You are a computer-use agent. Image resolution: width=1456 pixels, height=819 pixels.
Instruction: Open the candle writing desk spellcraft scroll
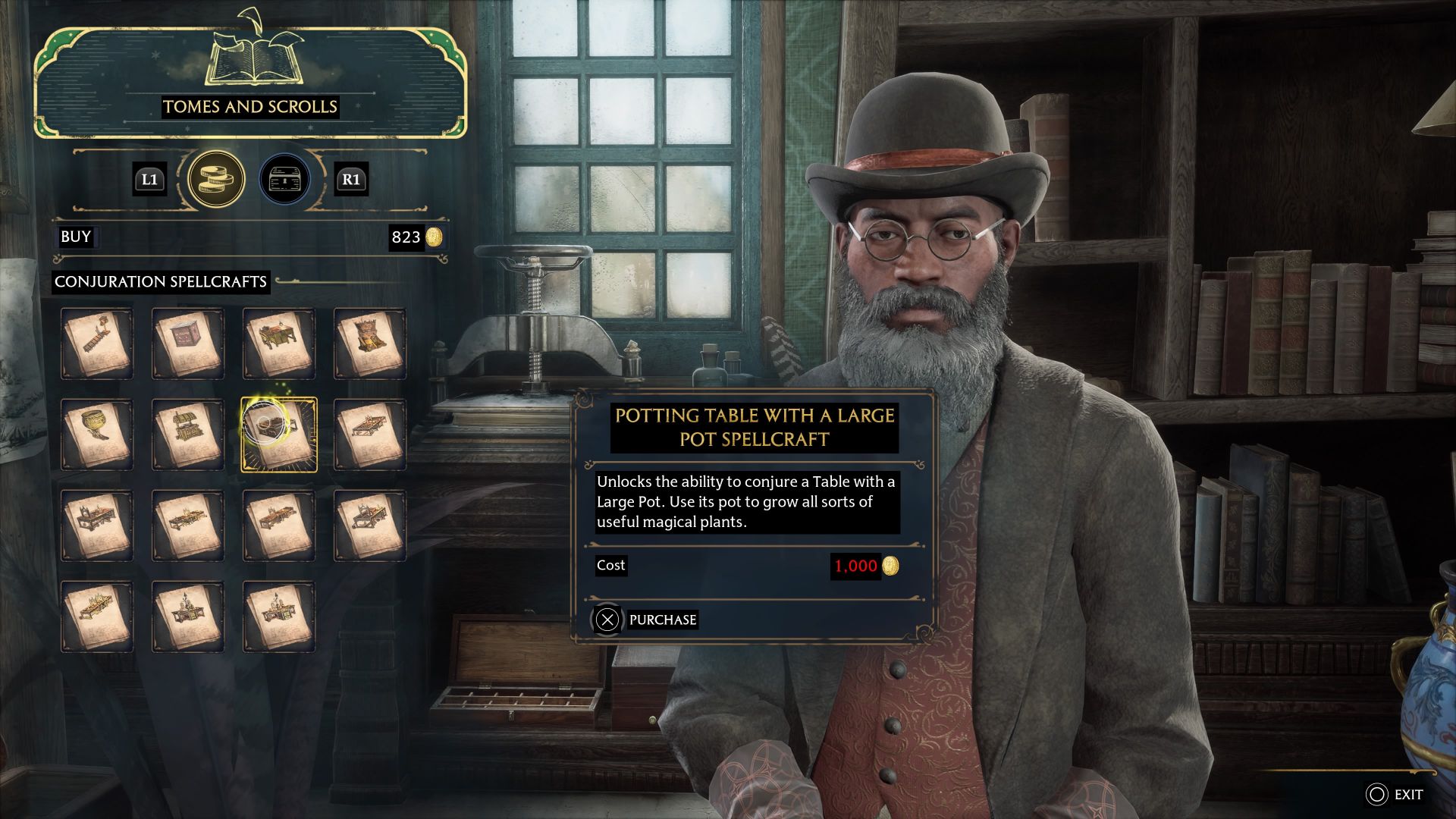188,616
